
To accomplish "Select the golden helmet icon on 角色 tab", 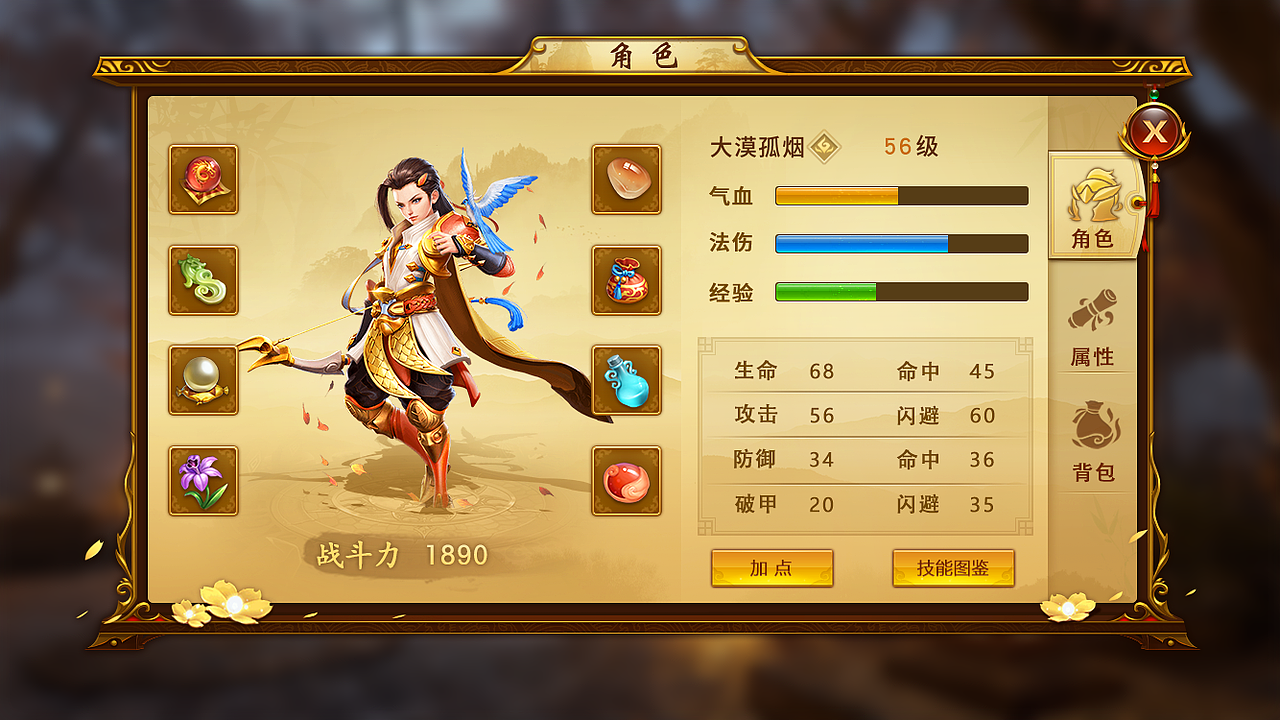I will tap(1093, 196).
